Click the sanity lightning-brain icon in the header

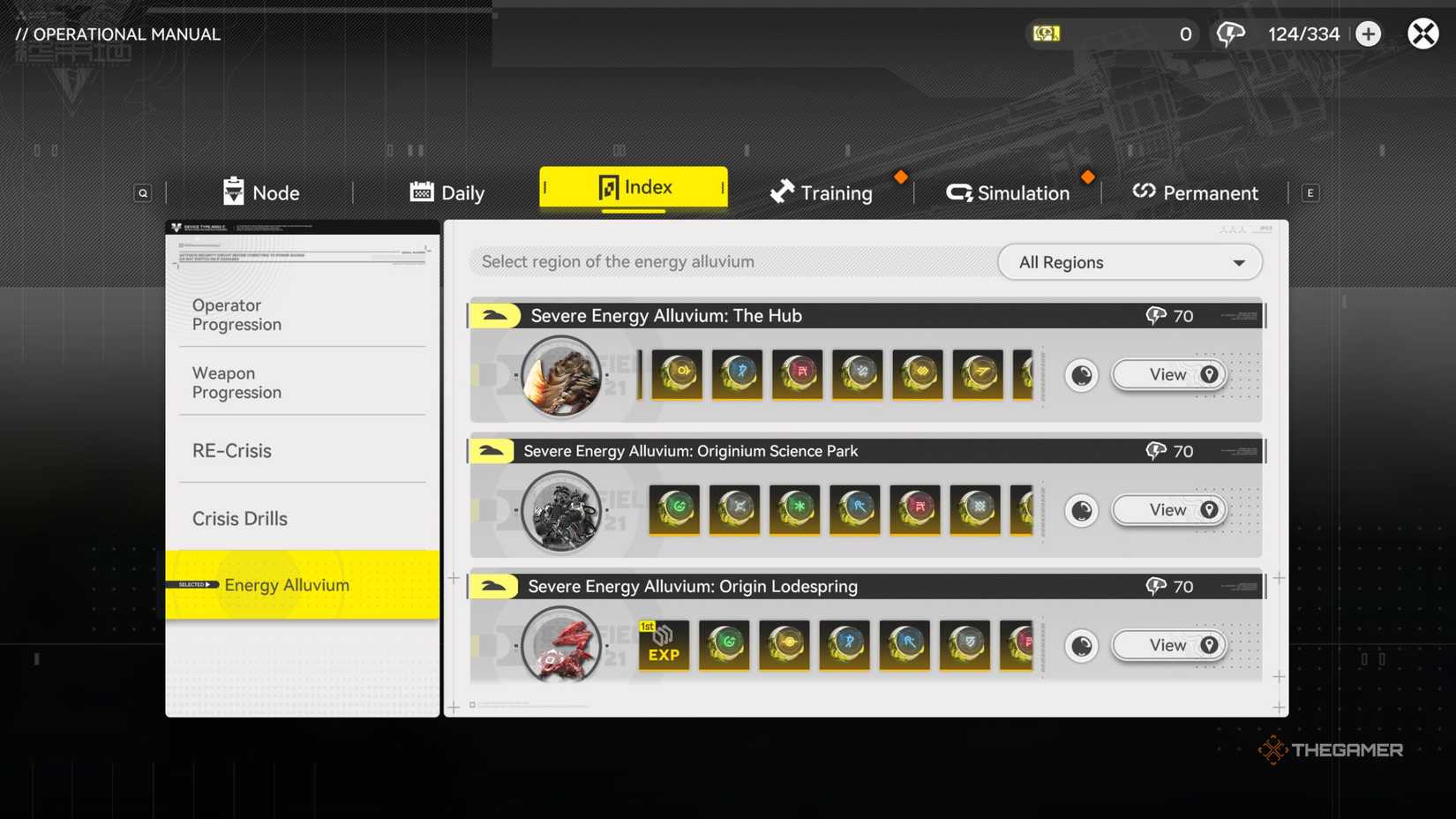tap(1229, 34)
